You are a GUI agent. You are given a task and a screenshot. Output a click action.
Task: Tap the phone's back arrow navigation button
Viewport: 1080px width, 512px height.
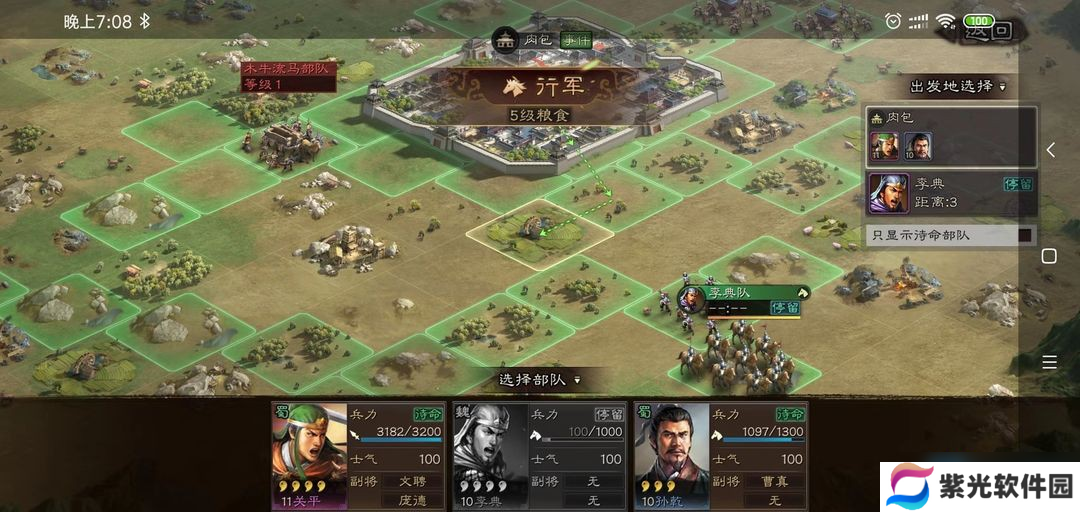tap(1050, 150)
